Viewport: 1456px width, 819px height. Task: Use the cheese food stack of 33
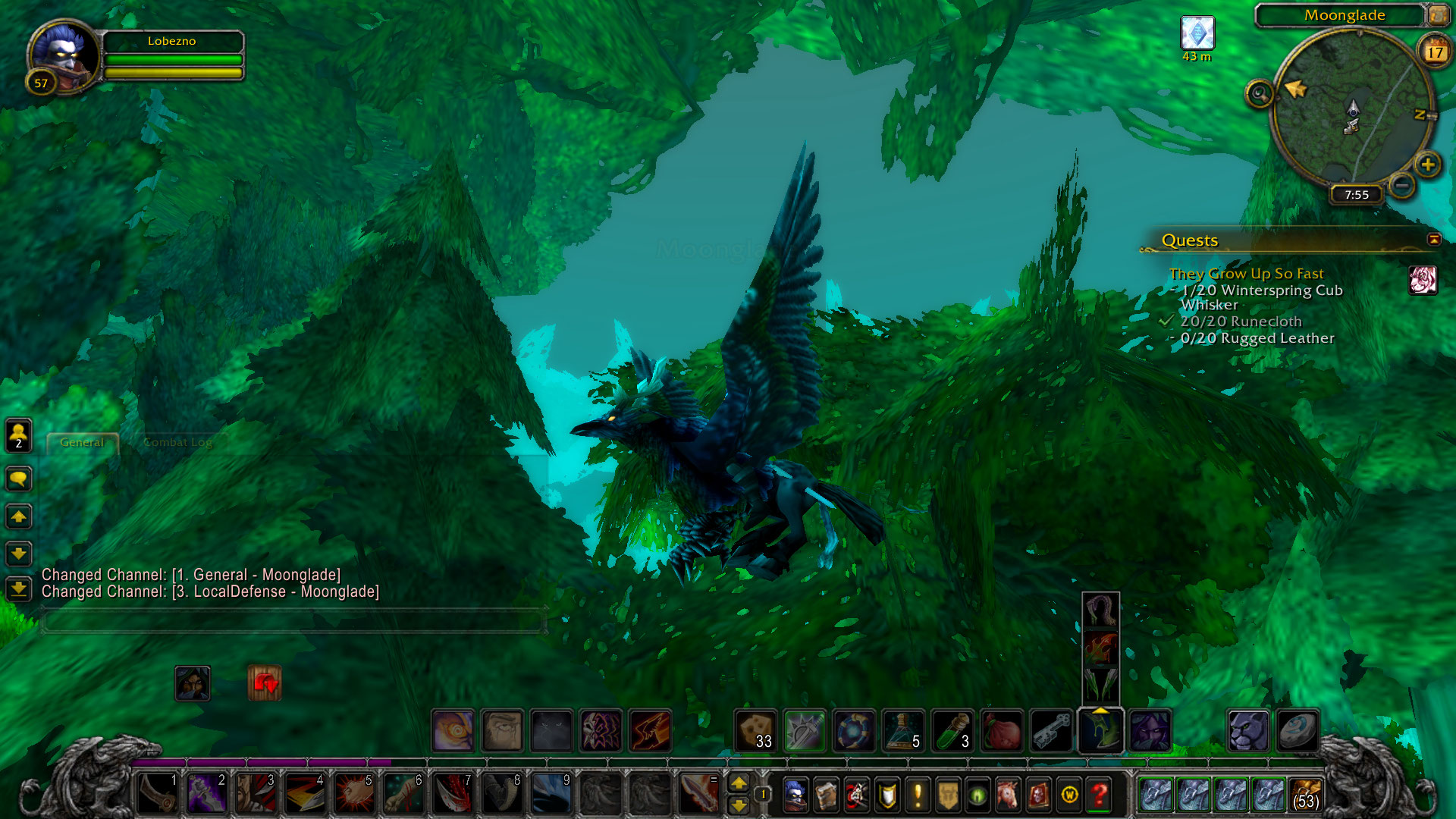coord(755,731)
